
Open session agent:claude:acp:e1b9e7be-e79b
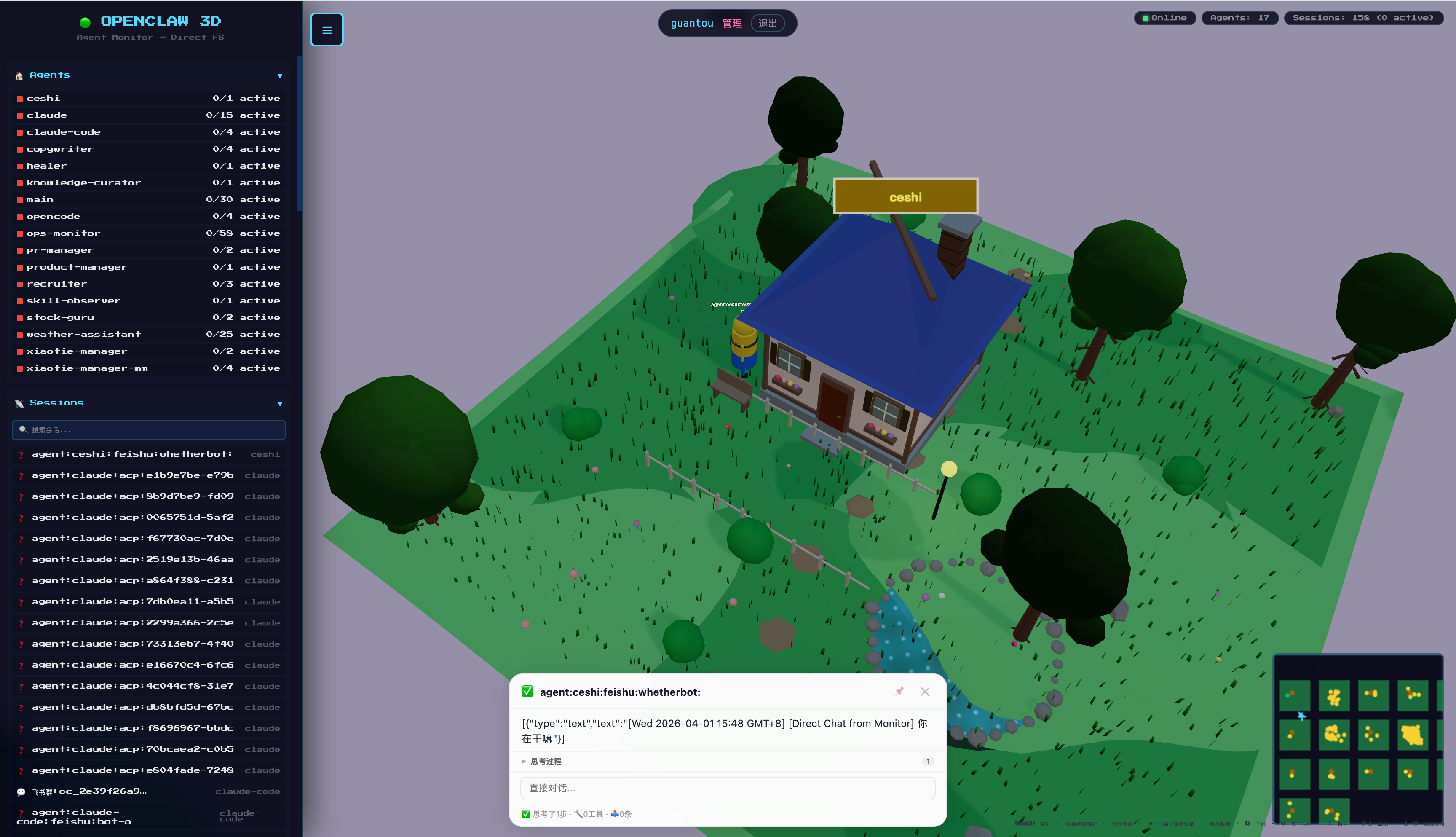pos(148,475)
